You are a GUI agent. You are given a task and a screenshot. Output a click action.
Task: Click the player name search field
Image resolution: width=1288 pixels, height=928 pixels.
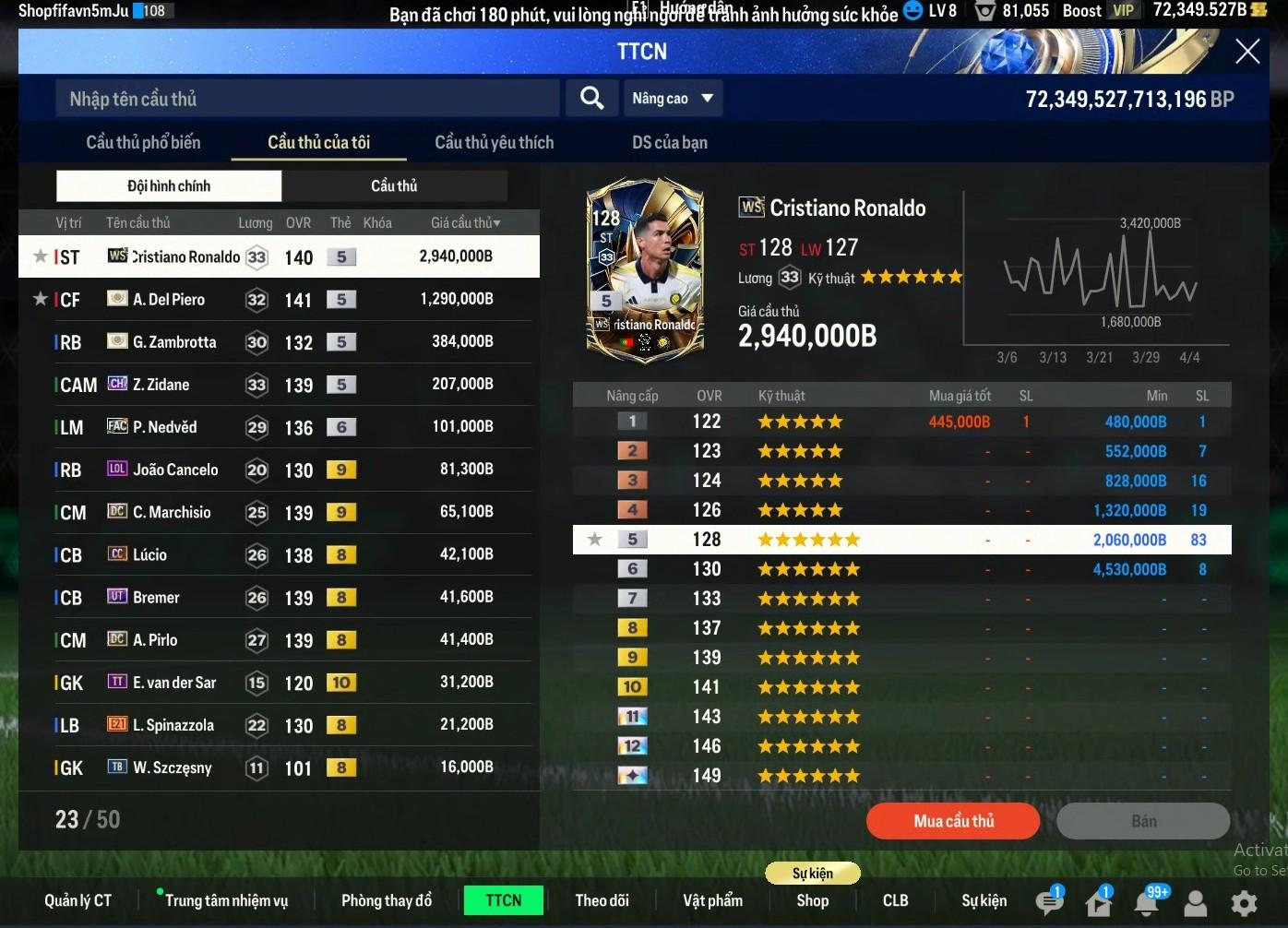click(x=309, y=99)
